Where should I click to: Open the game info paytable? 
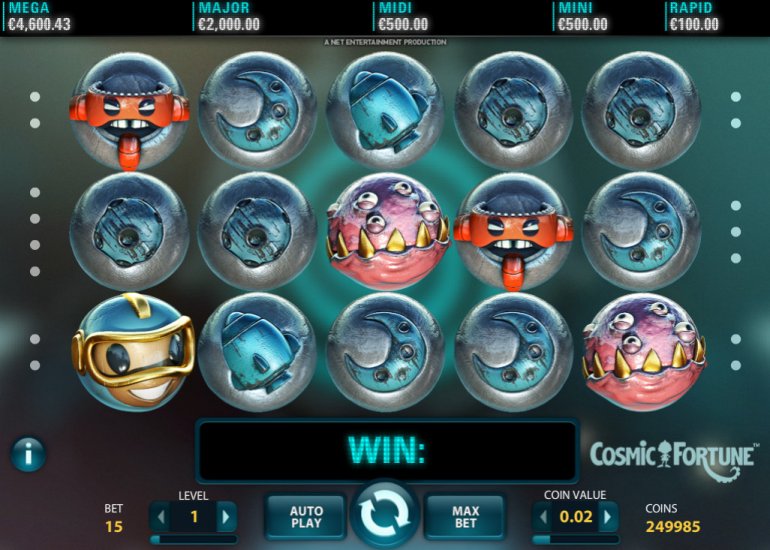point(28,456)
